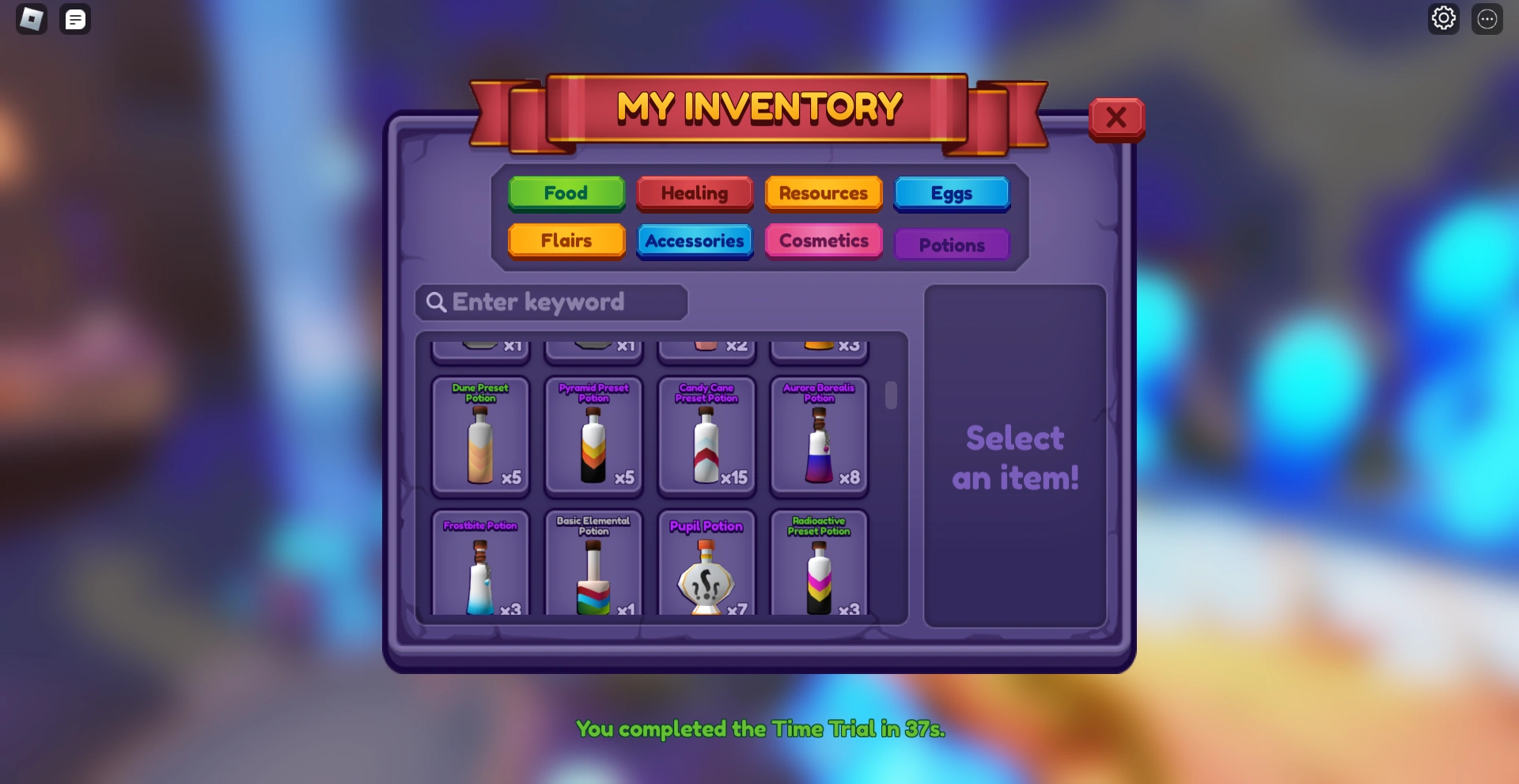Select the Dune Preset Potion
The width and height of the screenshot is (1519, 784).
pyautogui.click(x=480, y=437)
